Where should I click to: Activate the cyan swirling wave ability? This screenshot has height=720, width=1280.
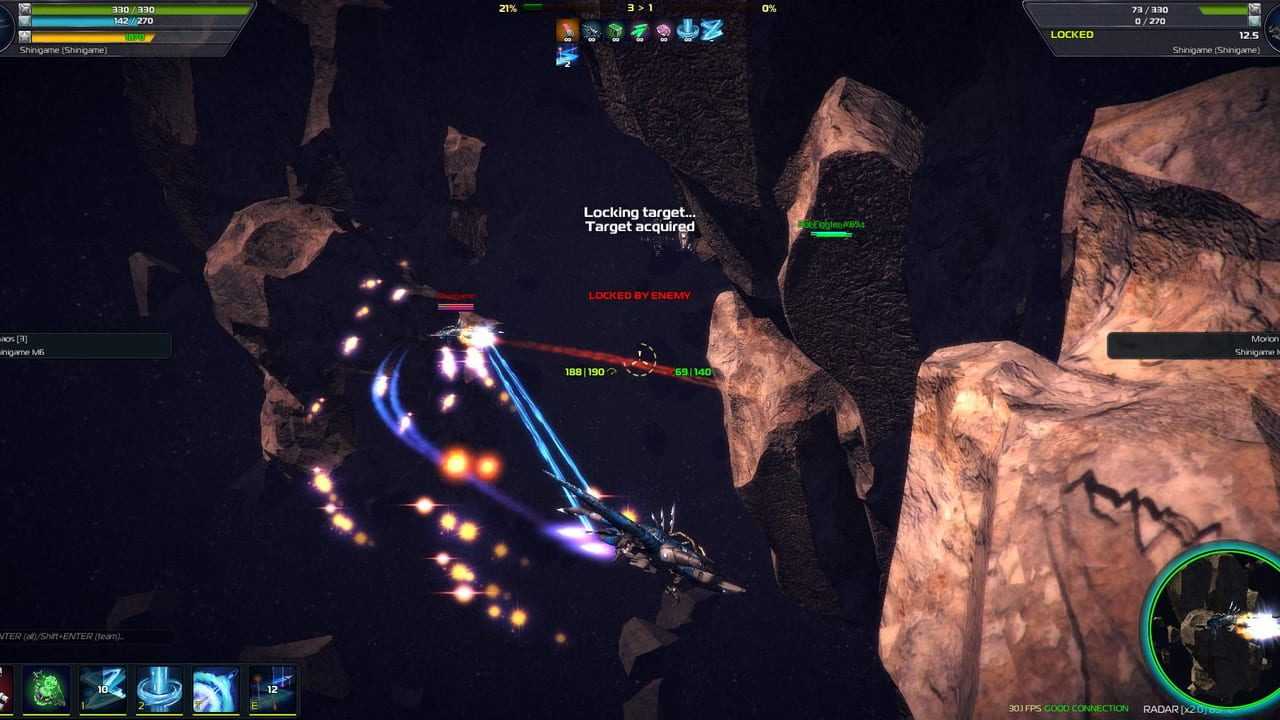click(x=215, y=689)
